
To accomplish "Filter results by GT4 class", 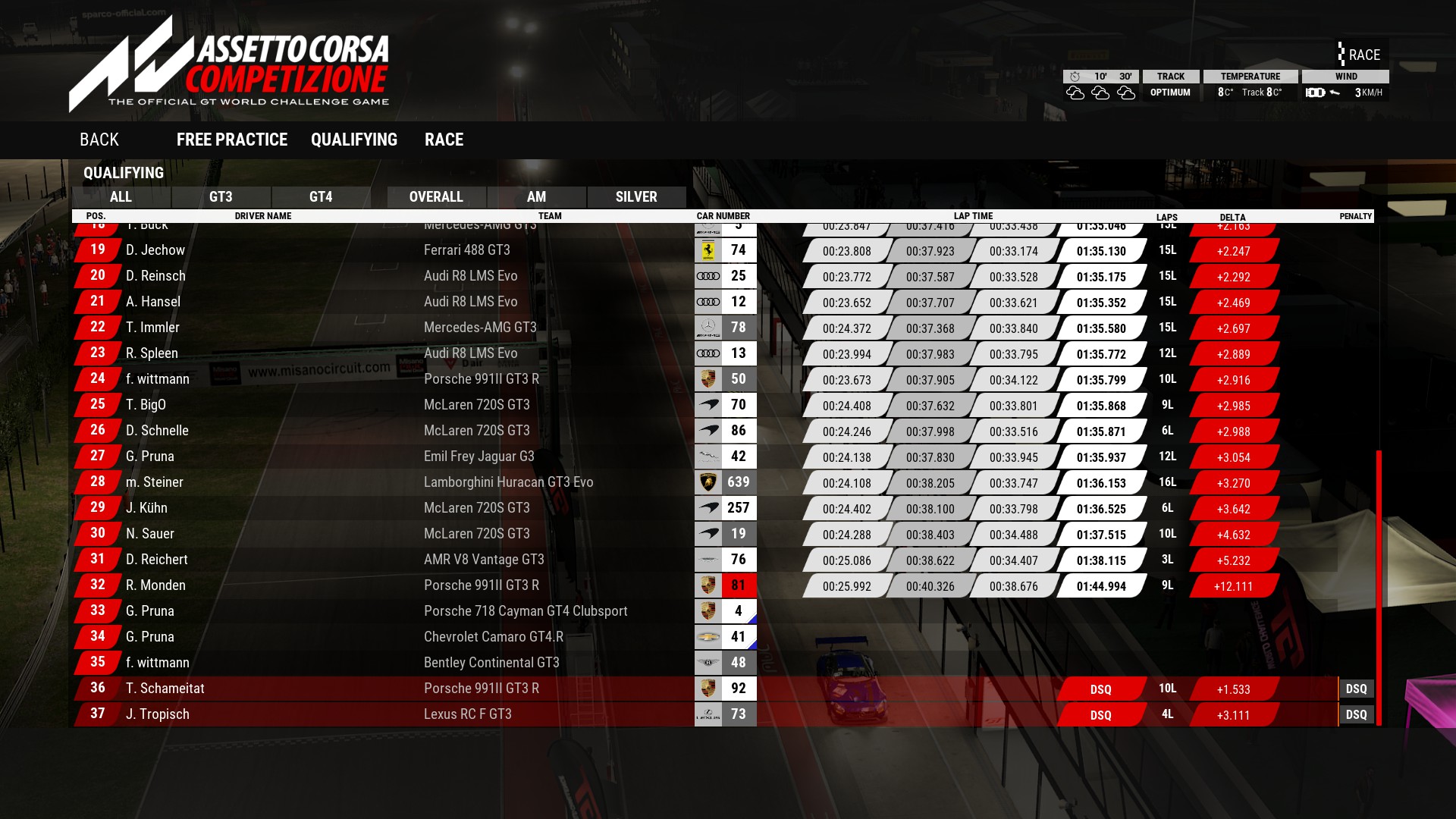I will pos(321,197).
